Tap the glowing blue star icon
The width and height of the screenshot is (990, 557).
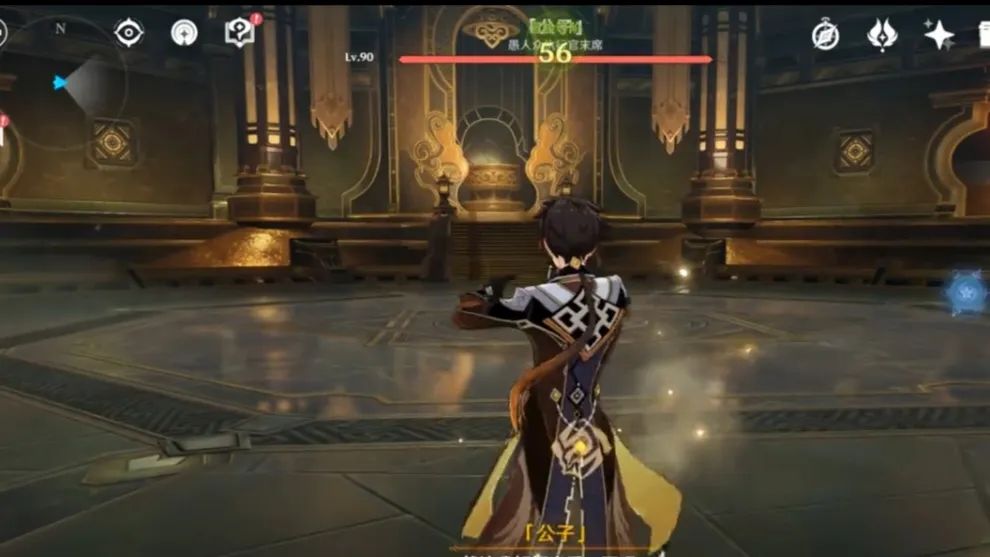[967, 295]
